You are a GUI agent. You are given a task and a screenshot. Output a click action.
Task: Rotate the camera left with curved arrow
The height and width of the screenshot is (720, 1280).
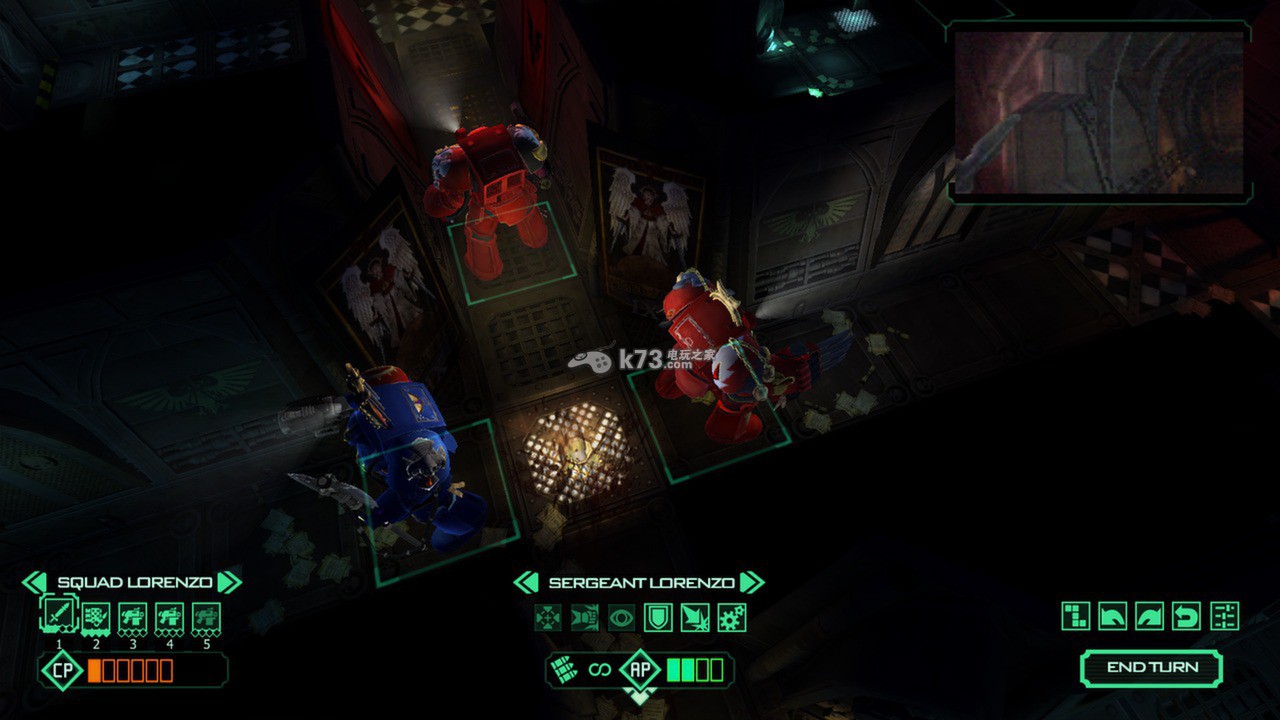coord(1113,616)
